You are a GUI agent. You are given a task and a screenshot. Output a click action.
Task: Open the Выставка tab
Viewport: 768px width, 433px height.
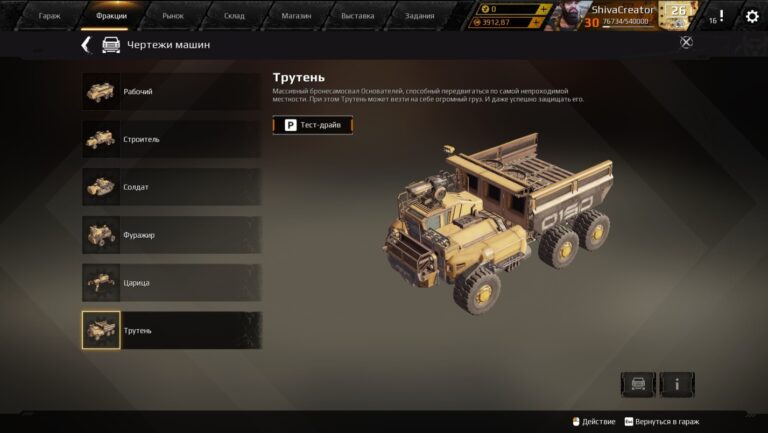(x=357, y=16)
